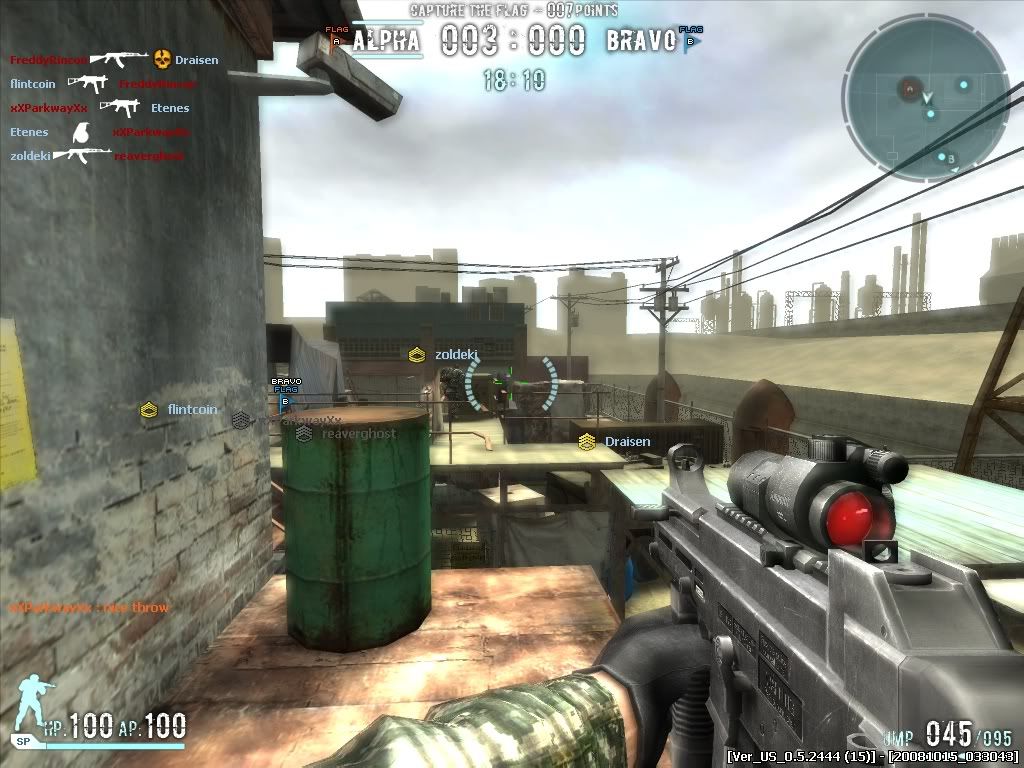The width and height of the screenshot is (1024, 768).
Task: Click the Draisen teammate name tag
Action: (x=627, y=442)
